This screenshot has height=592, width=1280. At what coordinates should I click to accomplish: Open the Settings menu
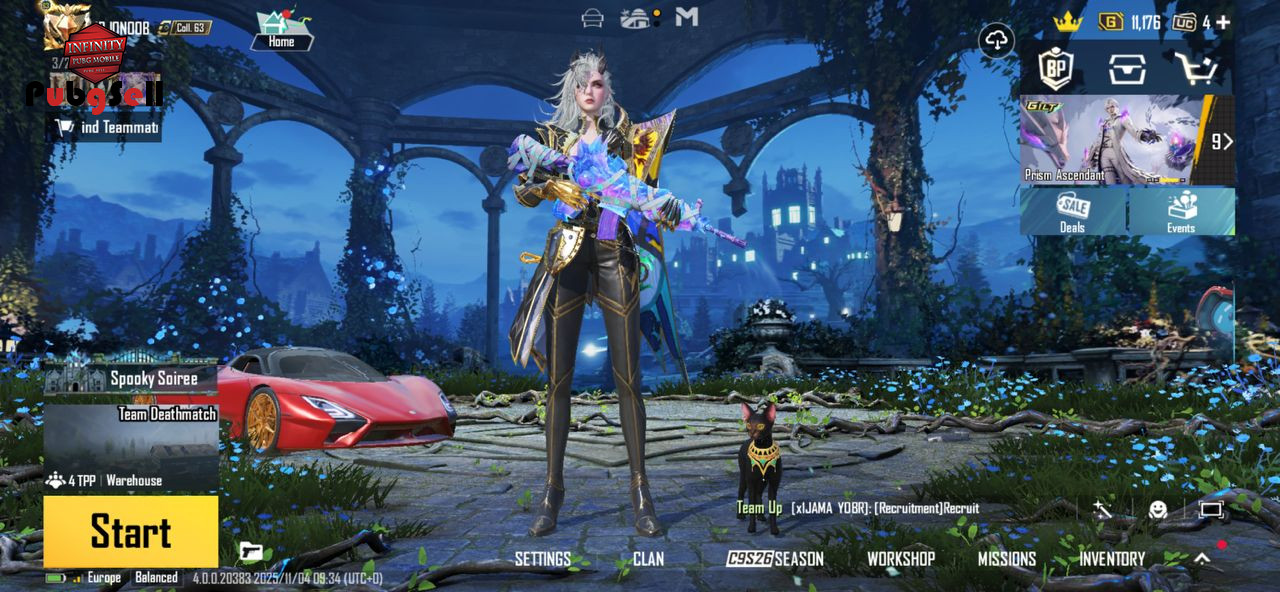coord(542,559)
